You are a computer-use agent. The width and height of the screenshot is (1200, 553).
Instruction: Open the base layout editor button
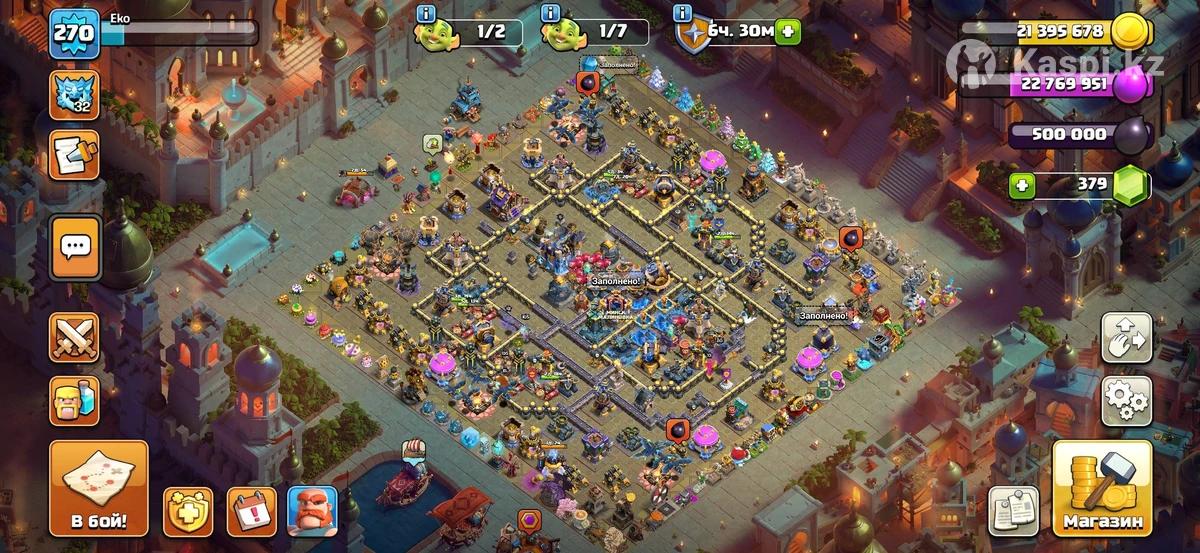click(1126, 338)
